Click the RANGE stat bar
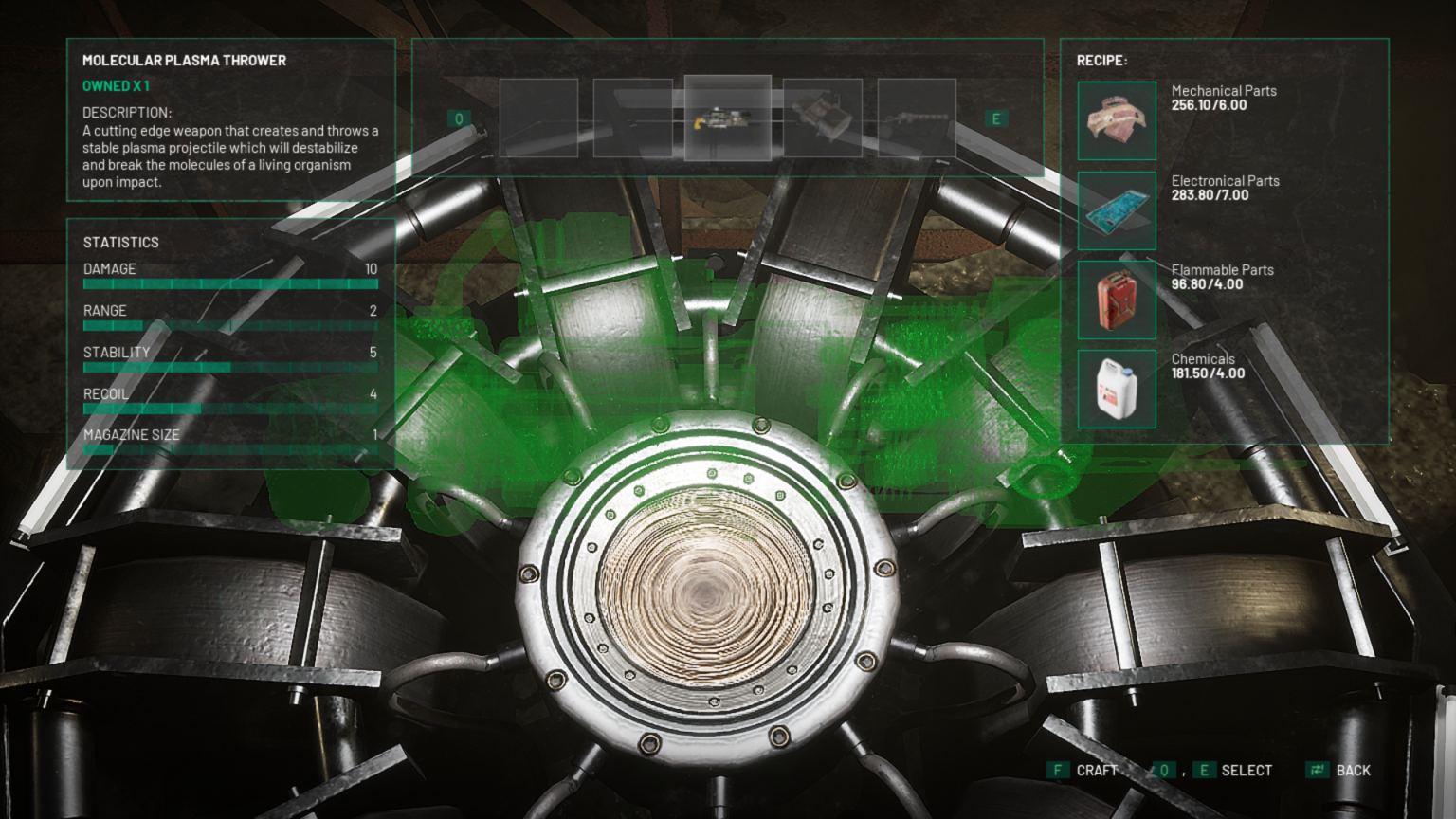 [229, 324]
